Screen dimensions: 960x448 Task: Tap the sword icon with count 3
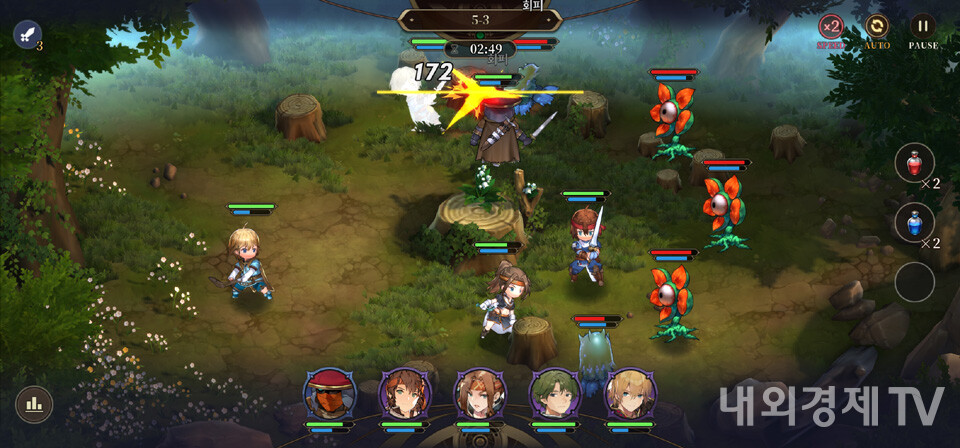(27, 35)
